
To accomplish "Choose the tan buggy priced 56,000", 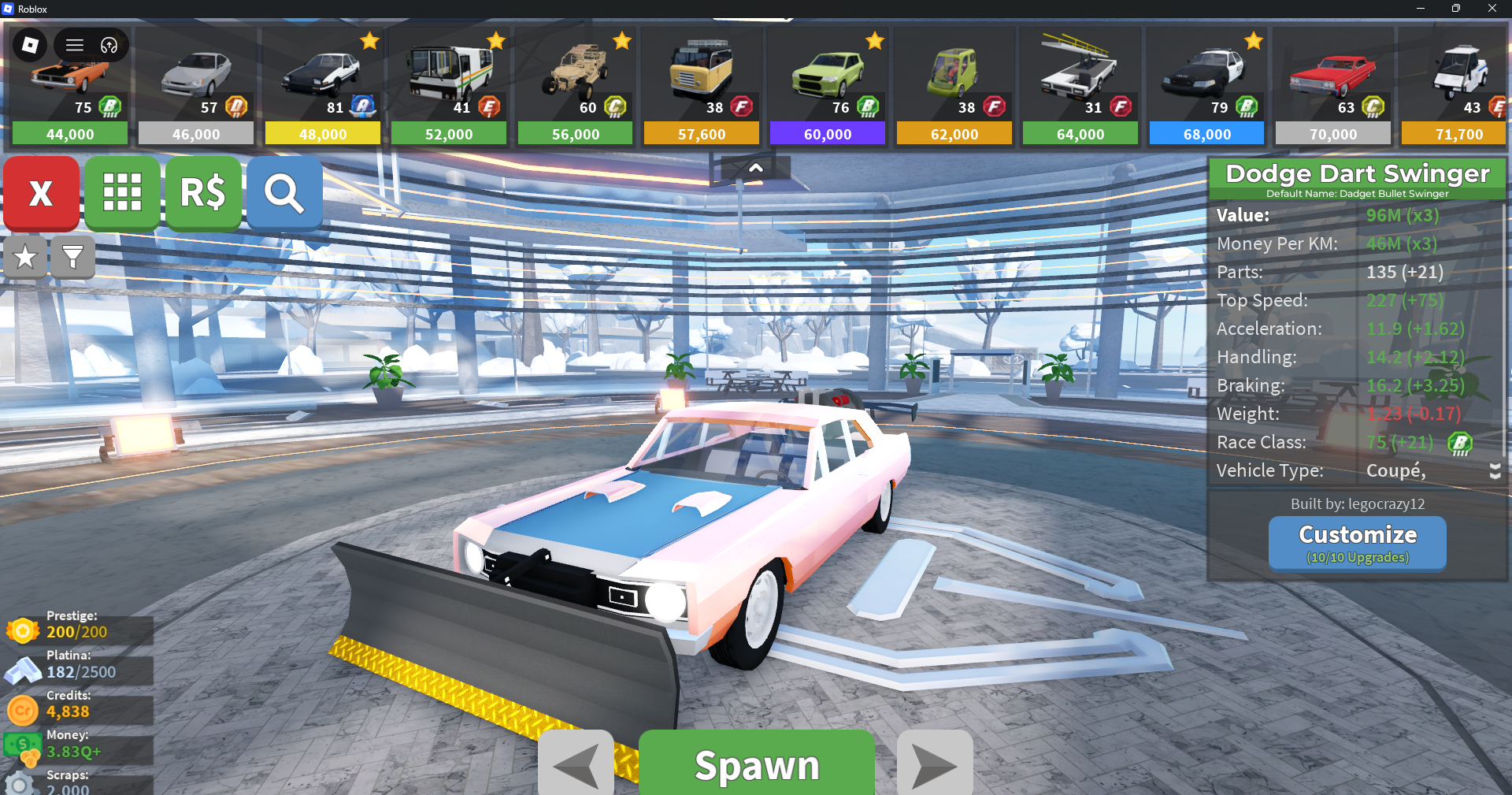I will [x=575, y=87].
